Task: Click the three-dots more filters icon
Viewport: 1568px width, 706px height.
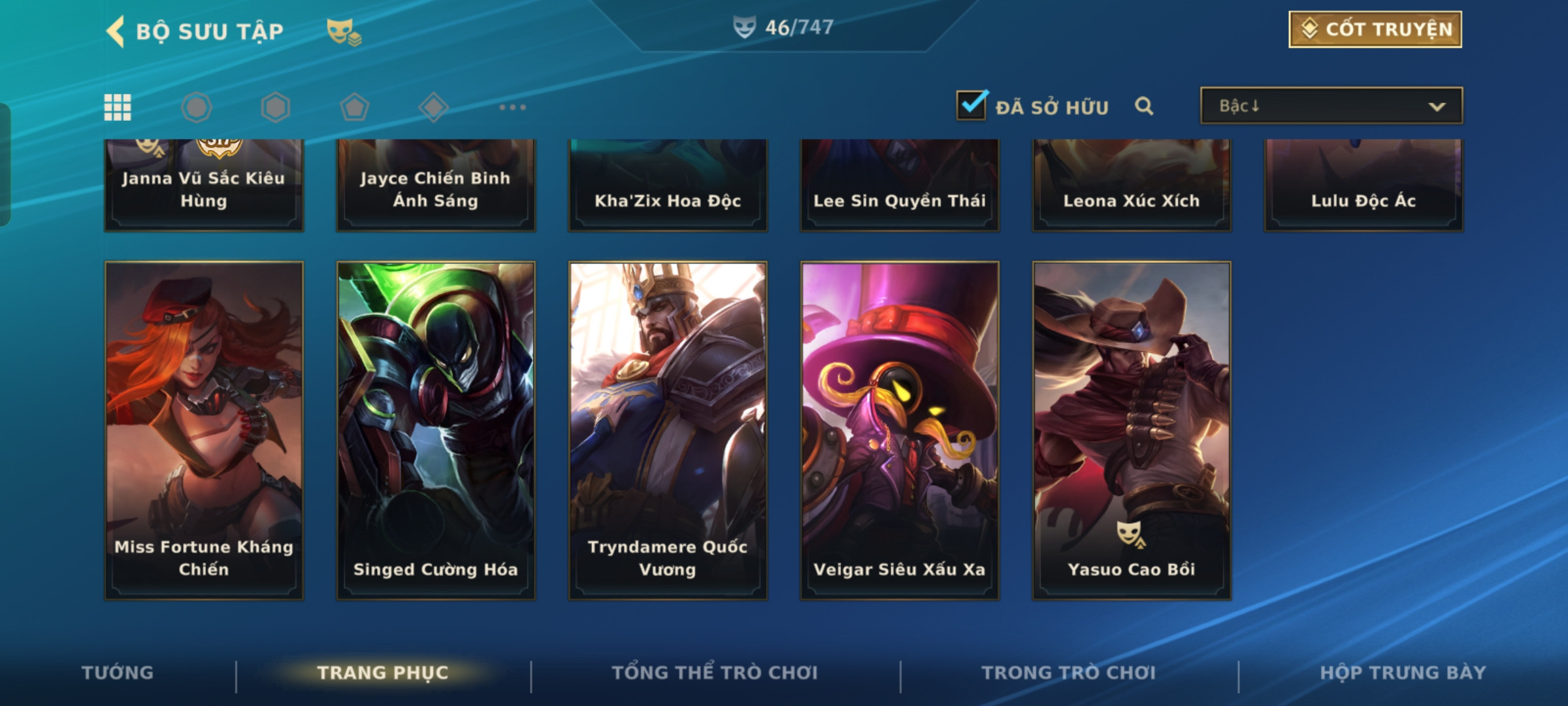Action: (512, 107)
